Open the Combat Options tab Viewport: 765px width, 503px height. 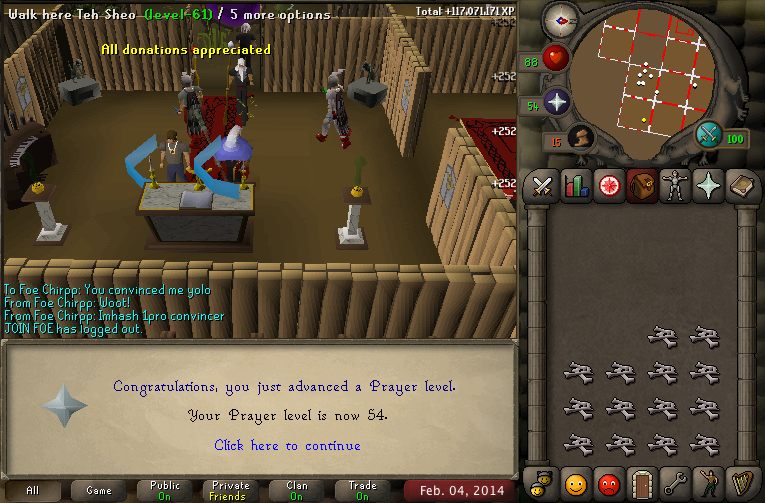(x=542, y=186)
